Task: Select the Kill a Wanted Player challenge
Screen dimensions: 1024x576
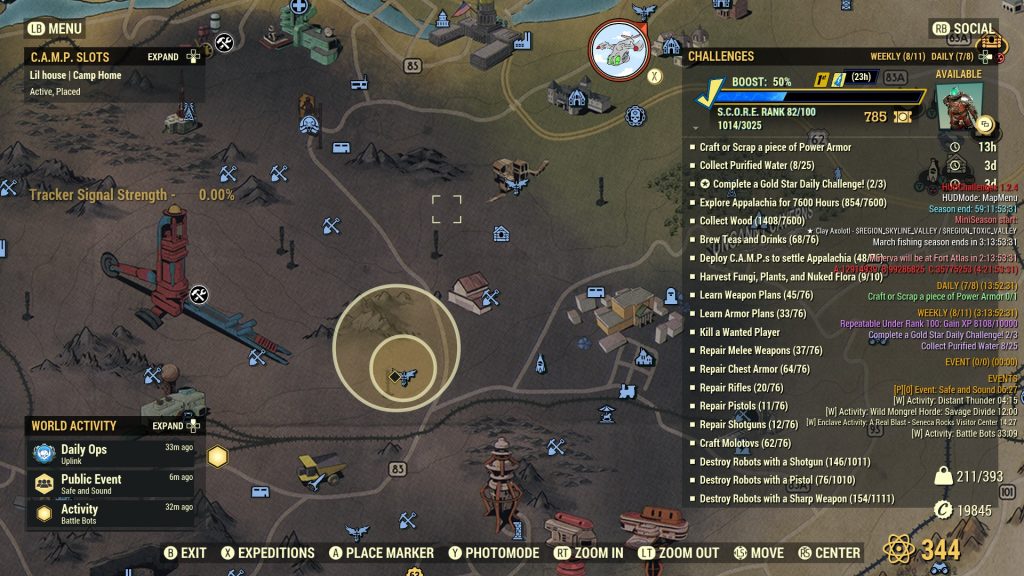Action: (x=740, y=333)
